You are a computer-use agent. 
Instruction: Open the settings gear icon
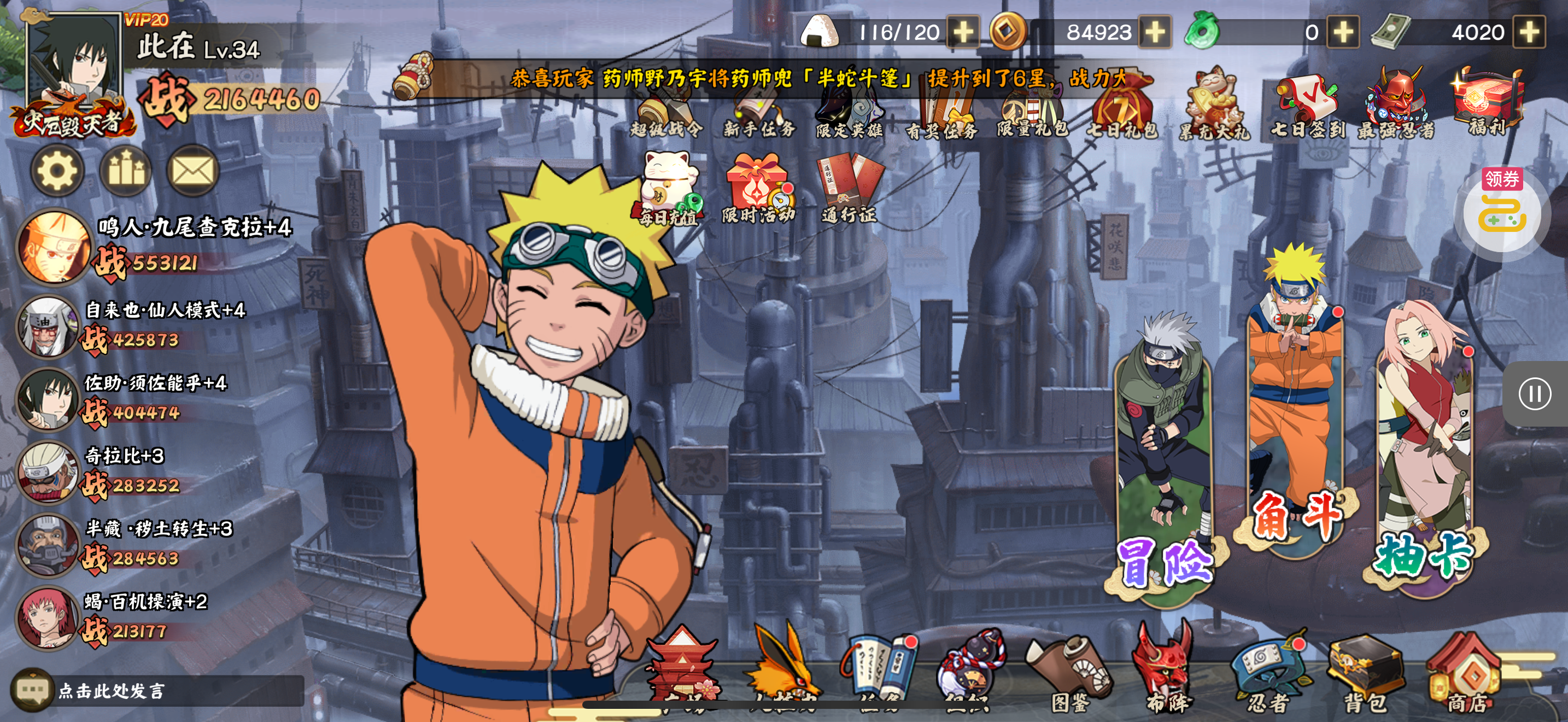coord(57,171)
